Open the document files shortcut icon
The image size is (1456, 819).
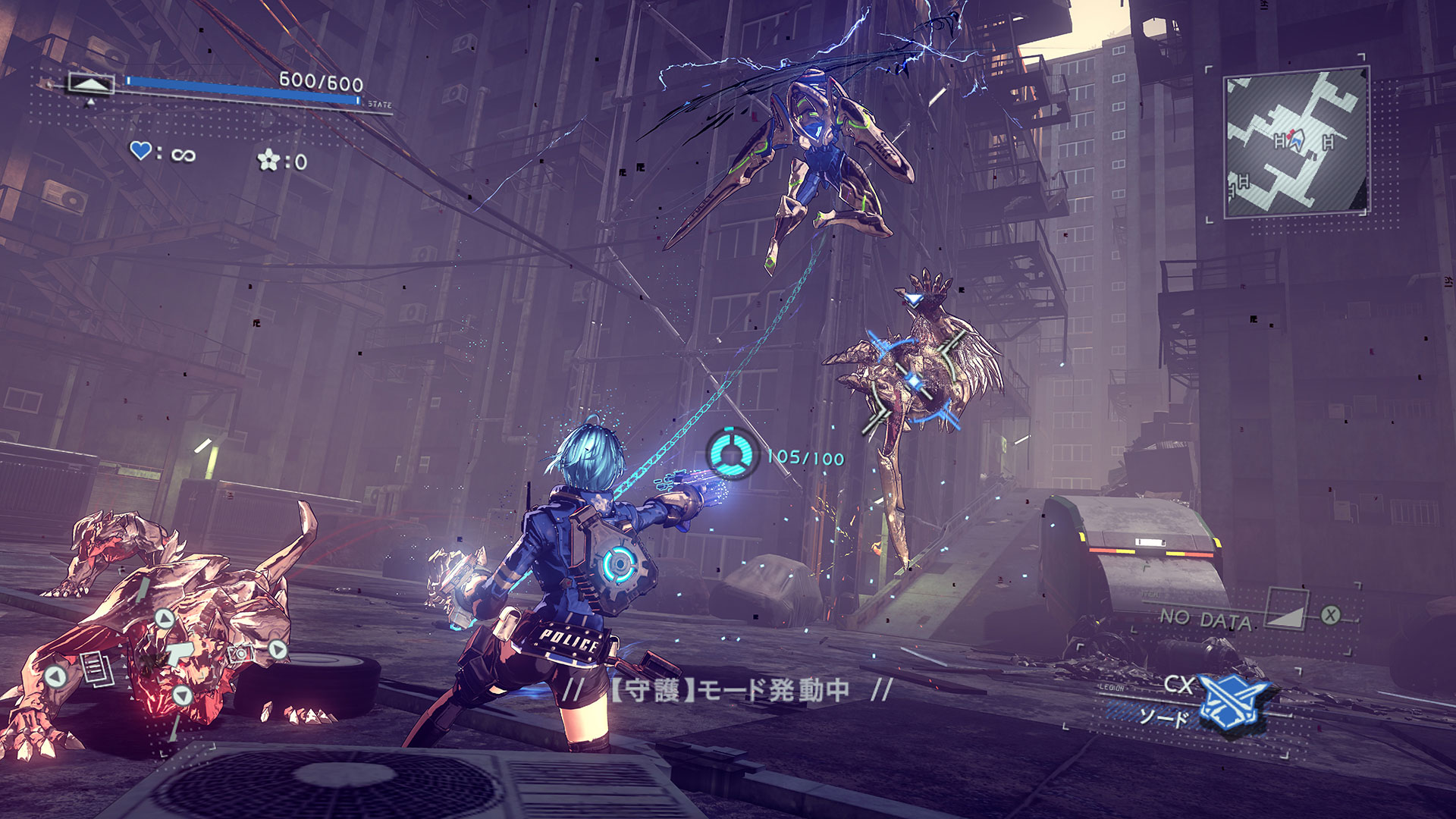click(97, 669)
